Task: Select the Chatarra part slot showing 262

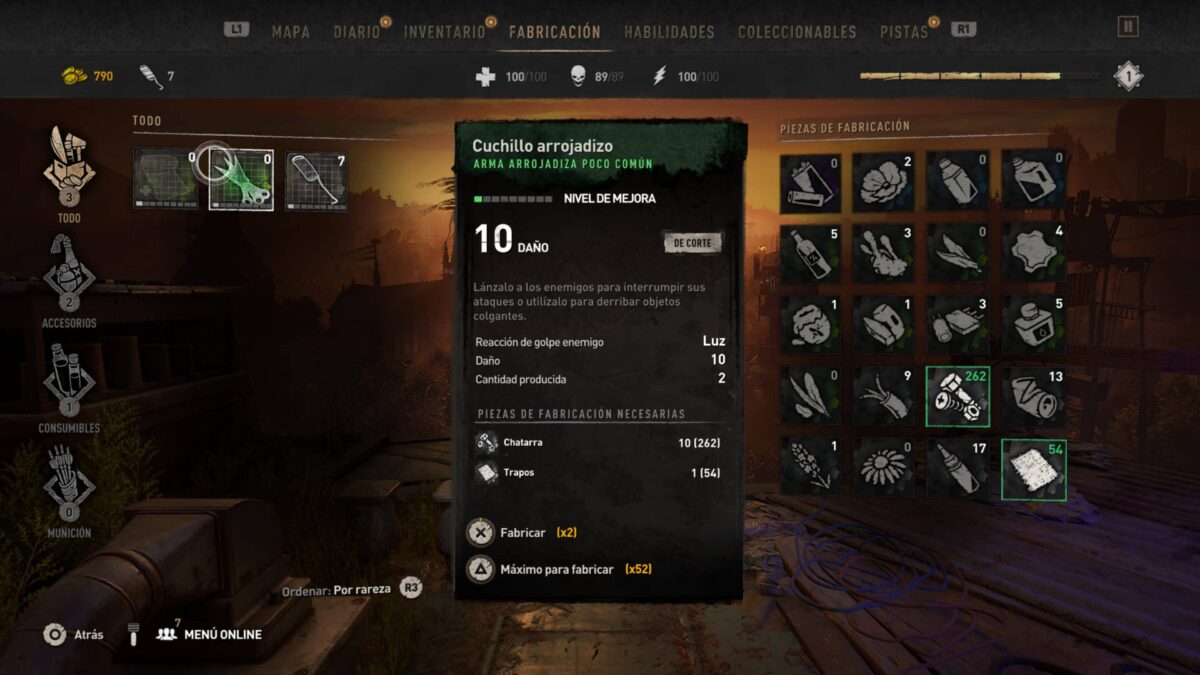Action: pos(958,395)
